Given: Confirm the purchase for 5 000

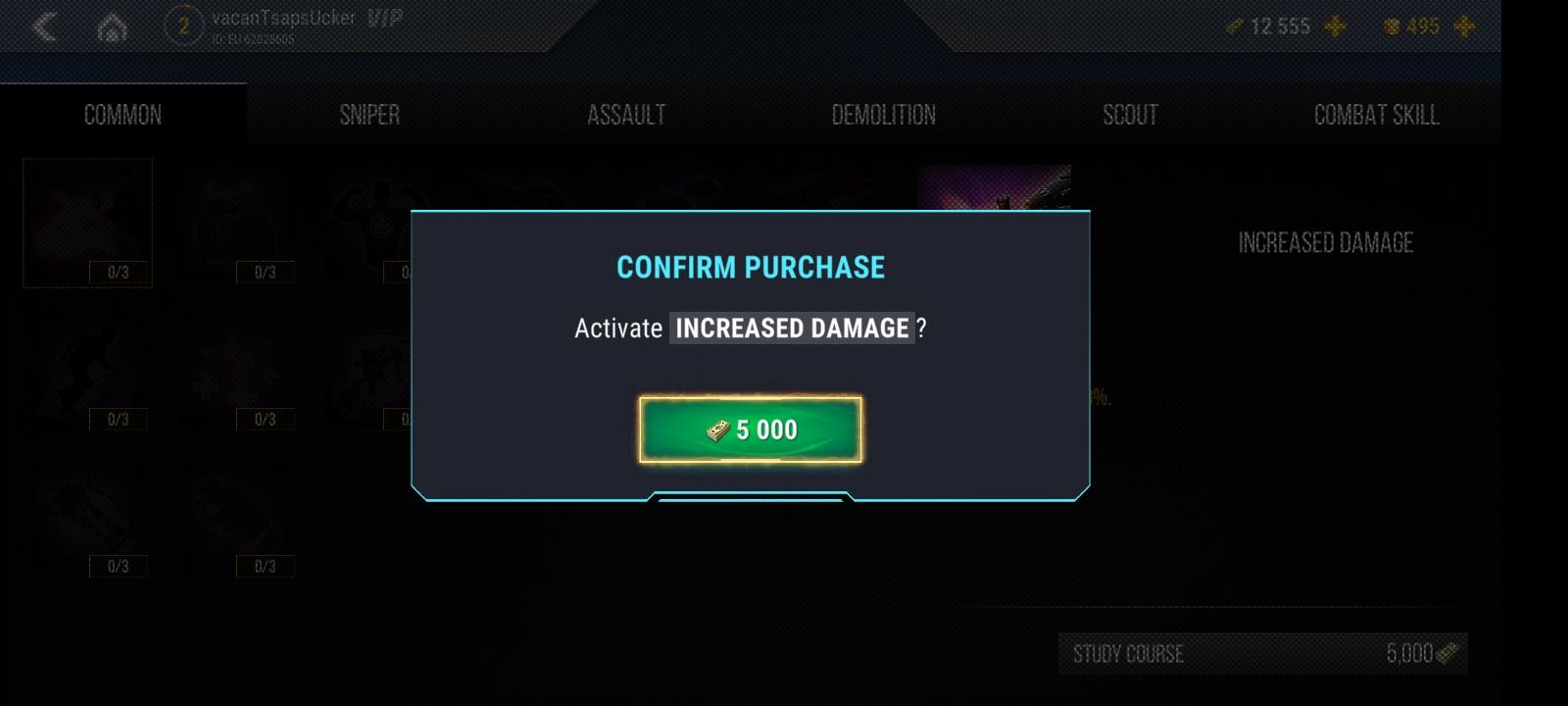Looking at the screenshot, I should coord(750,429).
